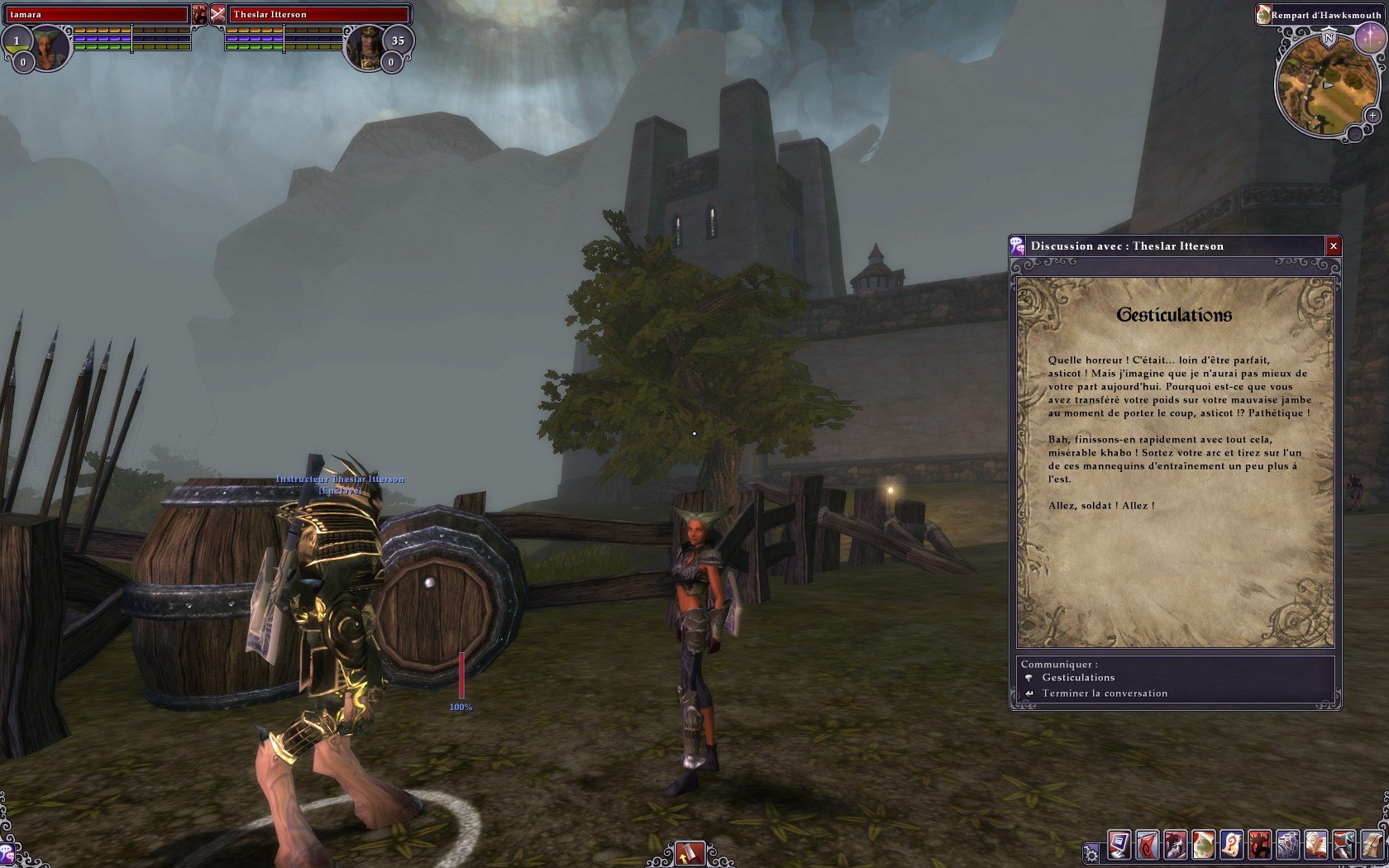Screen dimensions: 1389x868
Task: Click Instructeur Theslar Itterson's nameplate
Action: point(339,478)
